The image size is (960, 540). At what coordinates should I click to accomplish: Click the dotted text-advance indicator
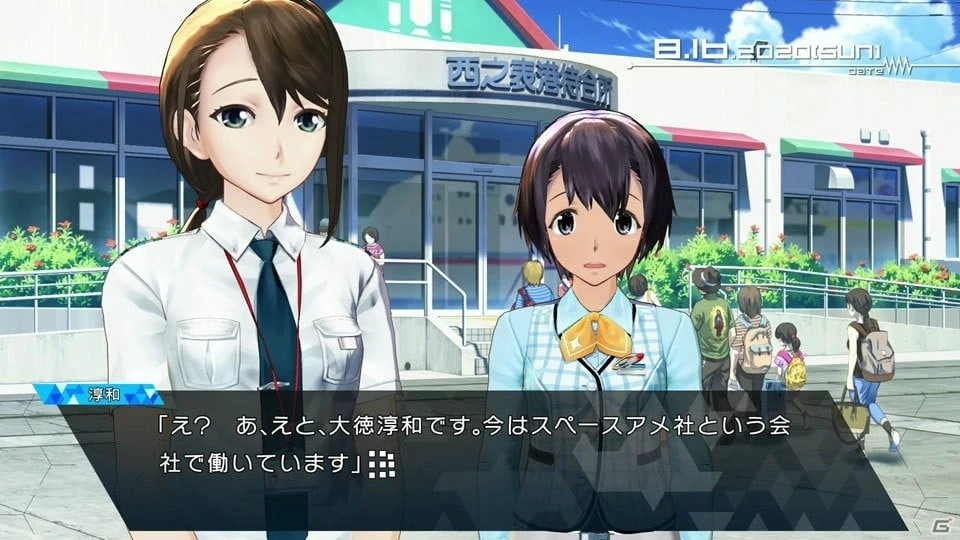tap(381, 463)
